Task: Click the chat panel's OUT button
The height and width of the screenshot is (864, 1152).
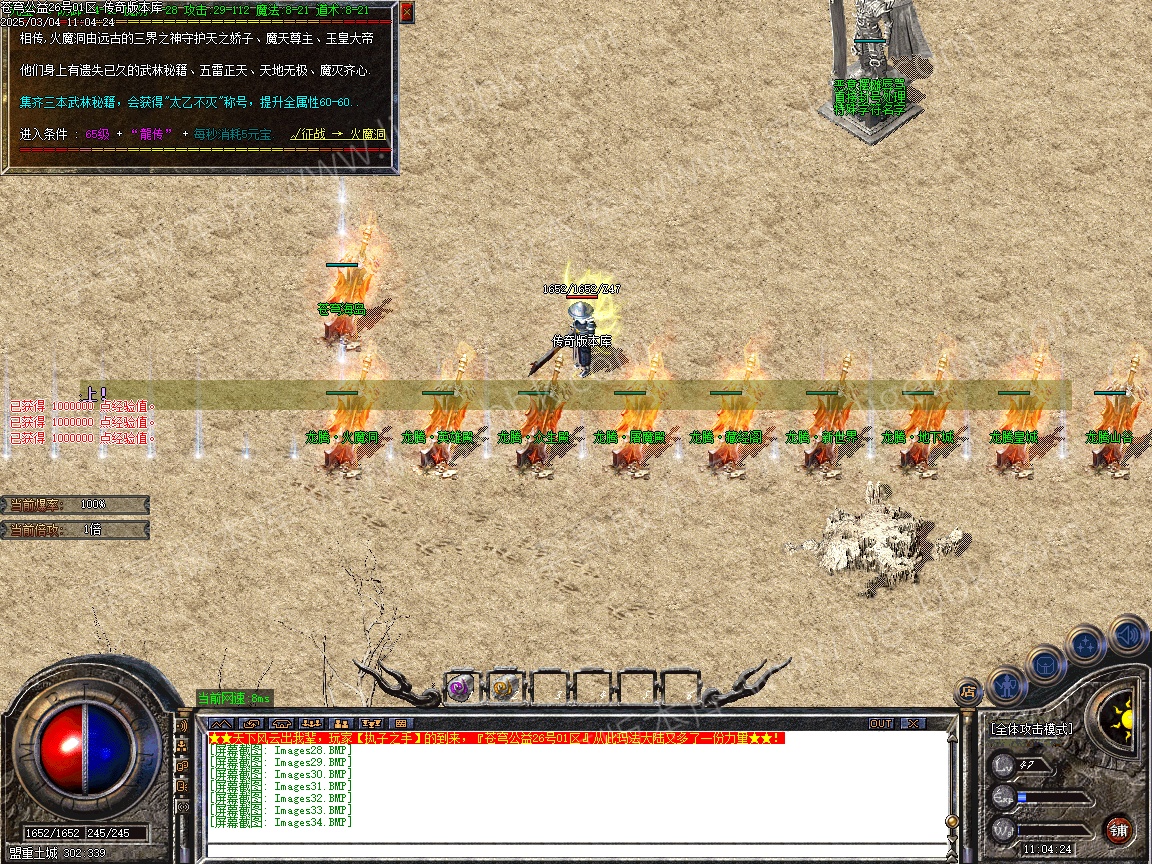Action: click(x=881, y=723)
